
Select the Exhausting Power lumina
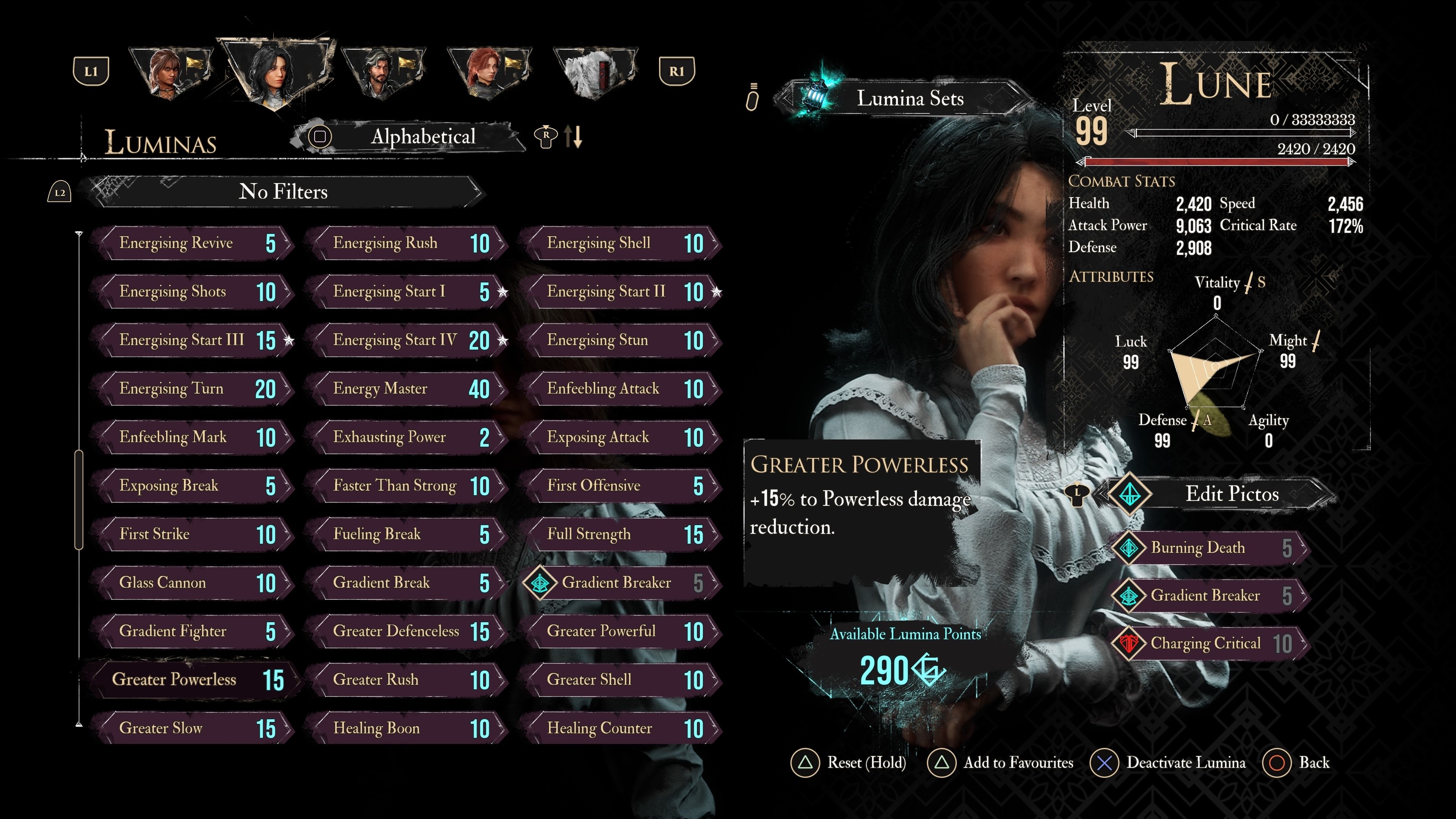click(407, 437)
